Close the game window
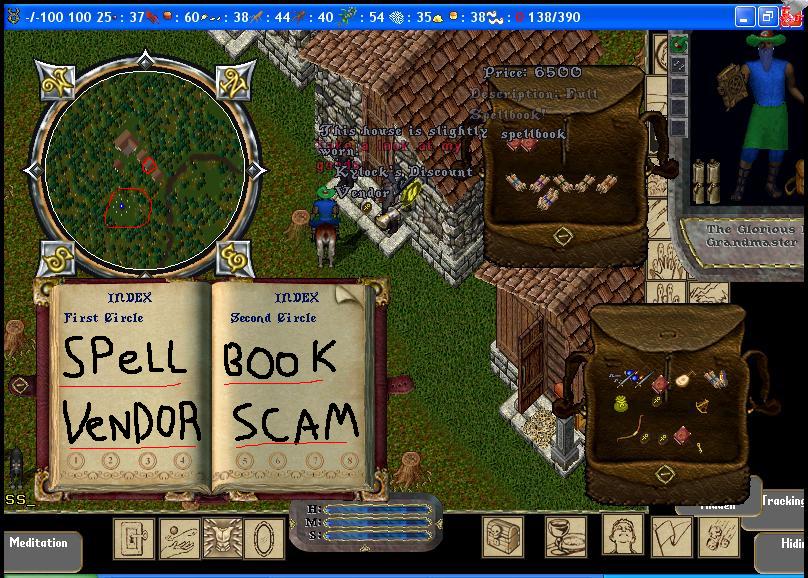Screen dimensions: 808x578 (791, 17)
